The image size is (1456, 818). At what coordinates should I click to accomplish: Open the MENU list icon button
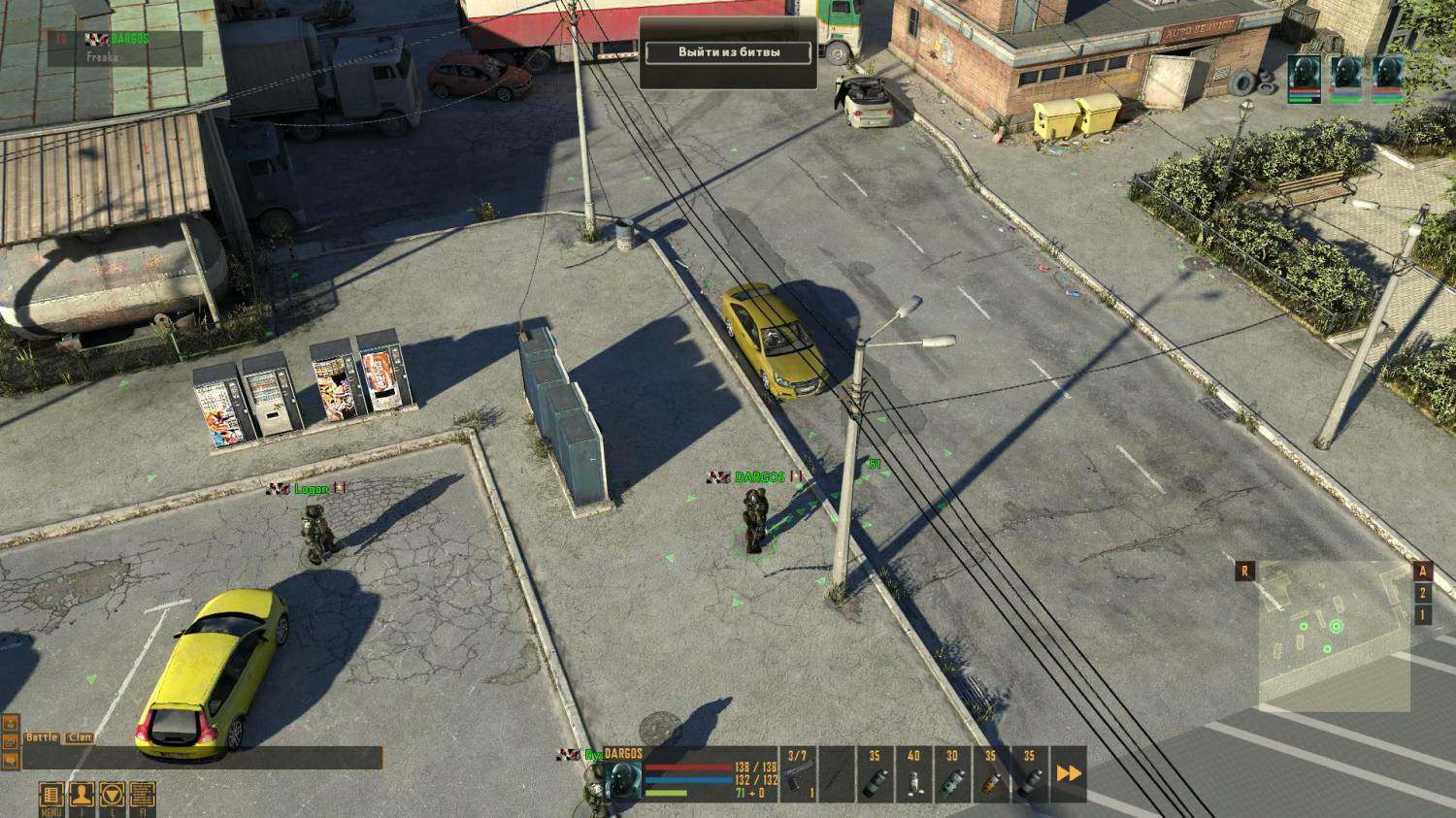click(50, 794)
